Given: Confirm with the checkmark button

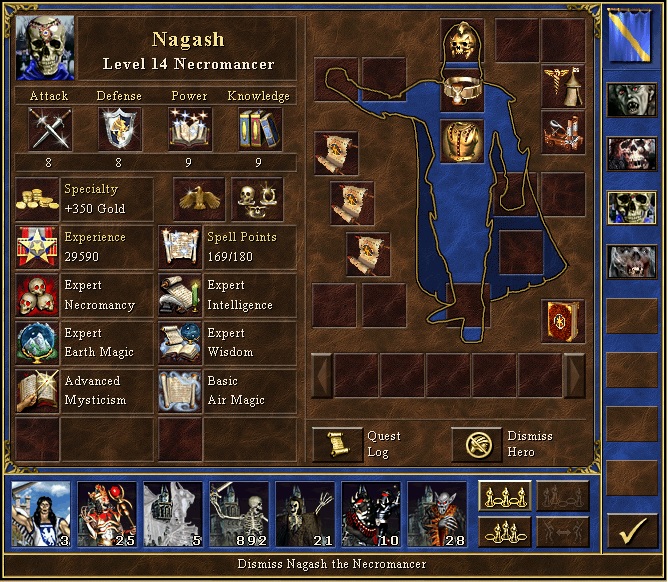Looking at the screenshot, I should (x=631, y=530).
